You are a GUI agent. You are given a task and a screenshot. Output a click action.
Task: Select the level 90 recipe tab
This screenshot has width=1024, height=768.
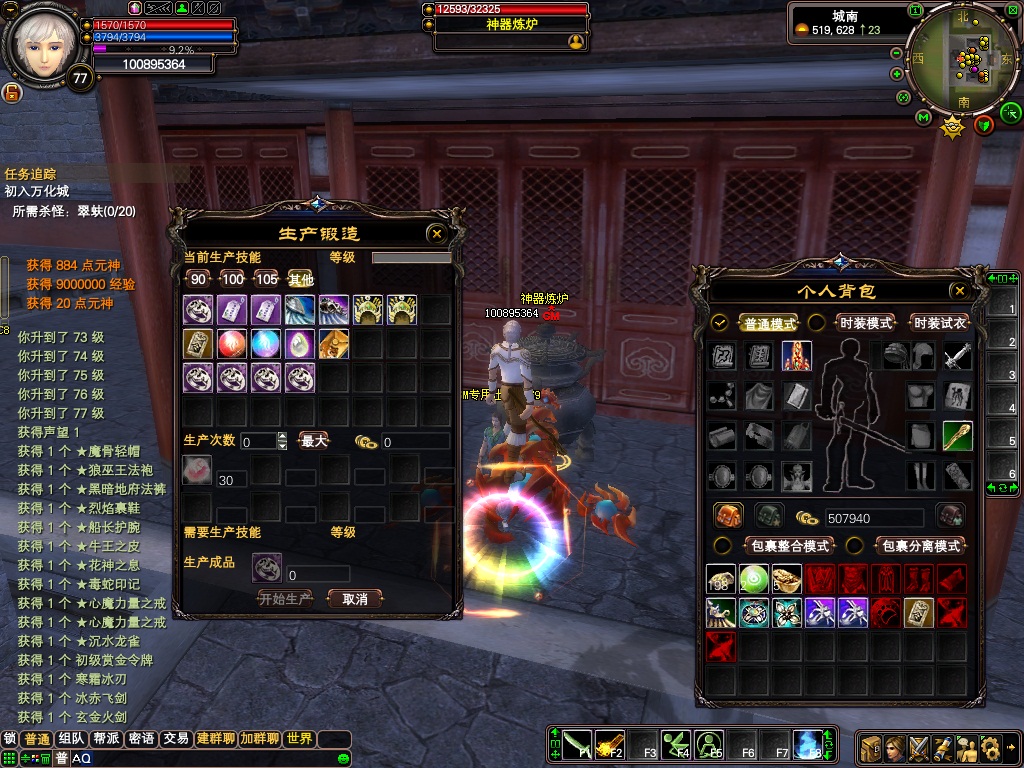(x=199, y=279)
